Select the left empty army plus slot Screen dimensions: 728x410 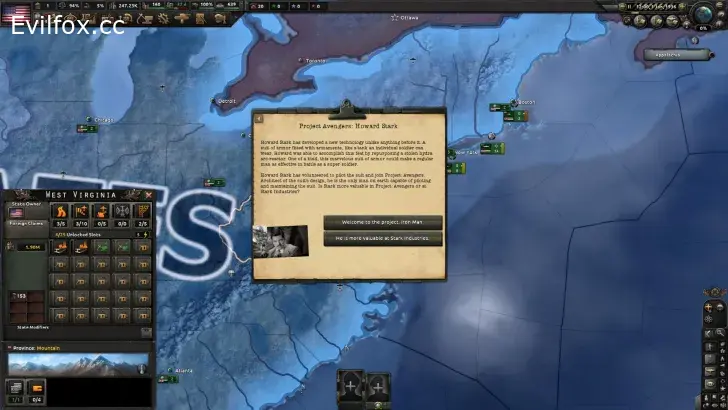click(x=352, y=385)
